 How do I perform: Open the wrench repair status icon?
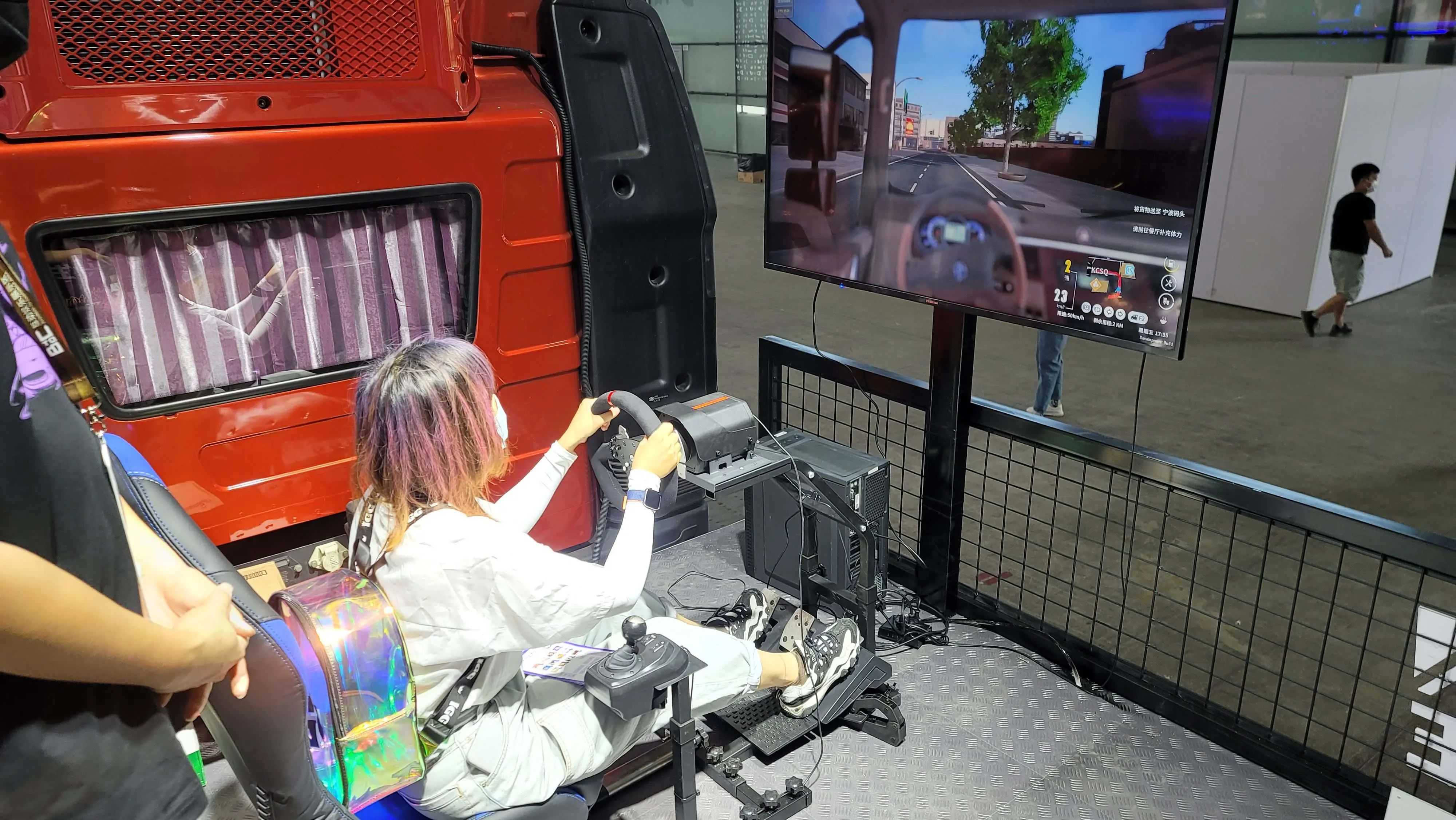[x=1169, y=283]
